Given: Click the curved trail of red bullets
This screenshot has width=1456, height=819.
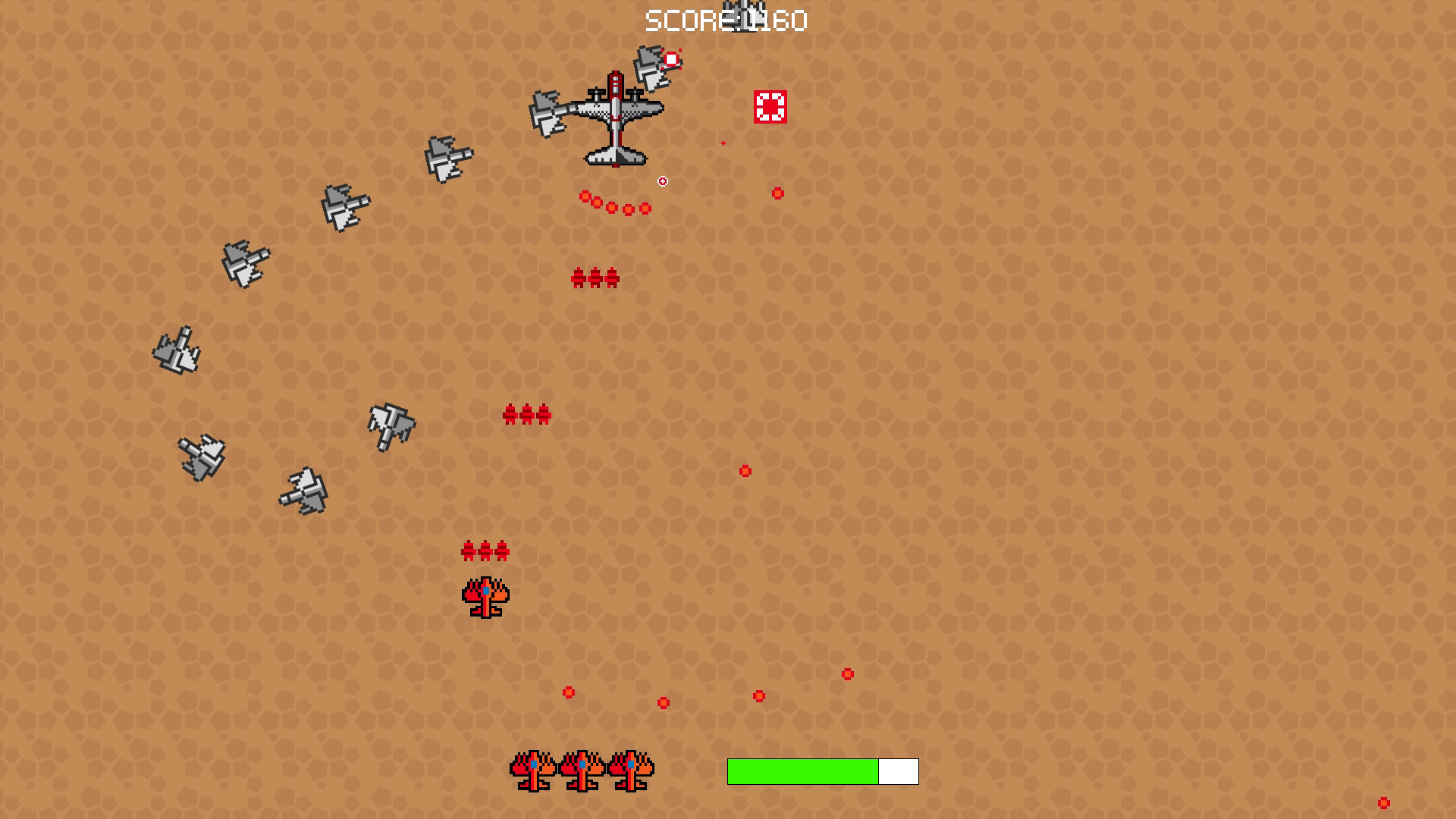Looking at the screenshot, I should coord(614,202).
